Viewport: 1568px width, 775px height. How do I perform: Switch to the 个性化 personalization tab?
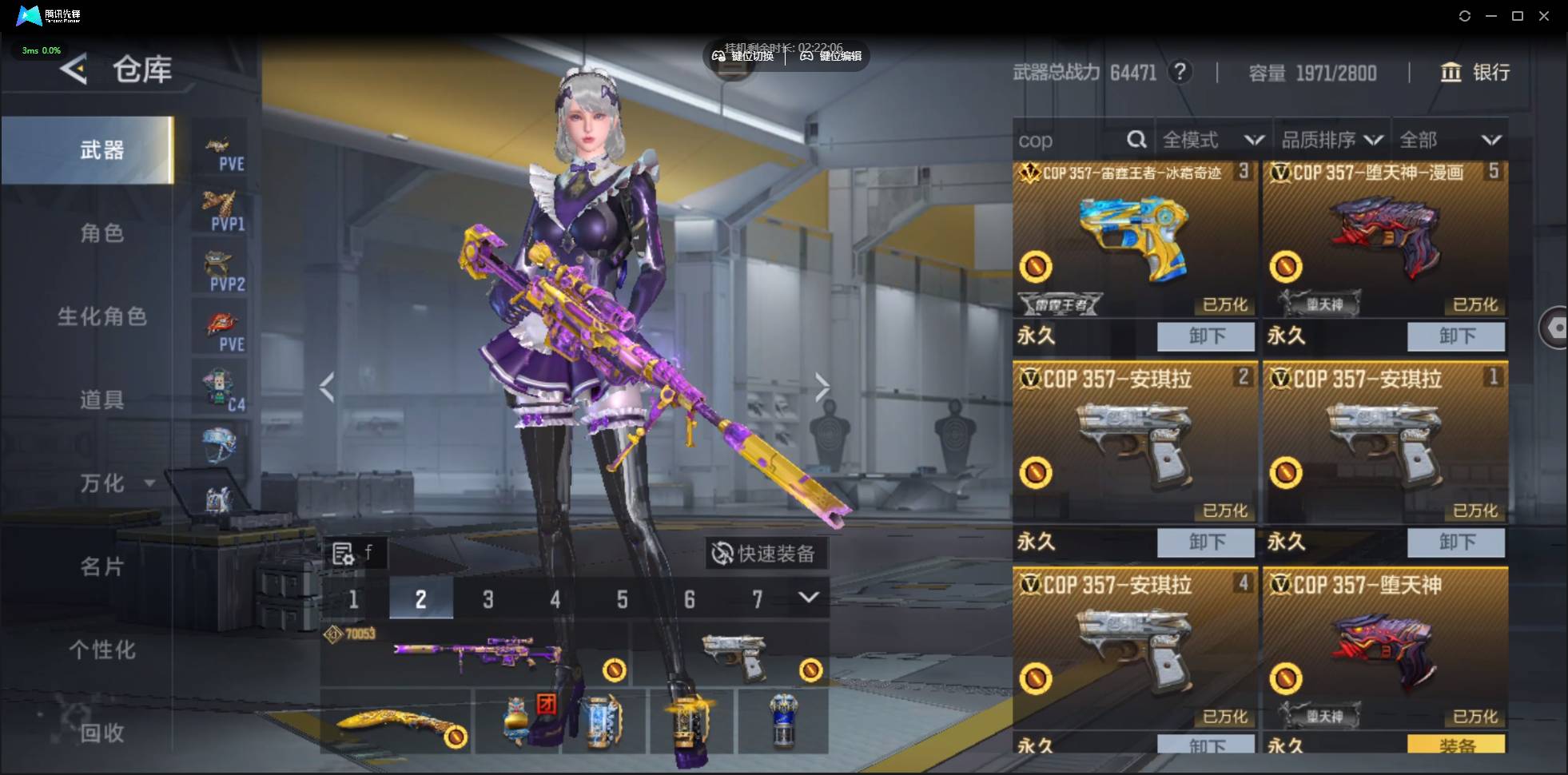pyautogui.click(x=101, y=650)
